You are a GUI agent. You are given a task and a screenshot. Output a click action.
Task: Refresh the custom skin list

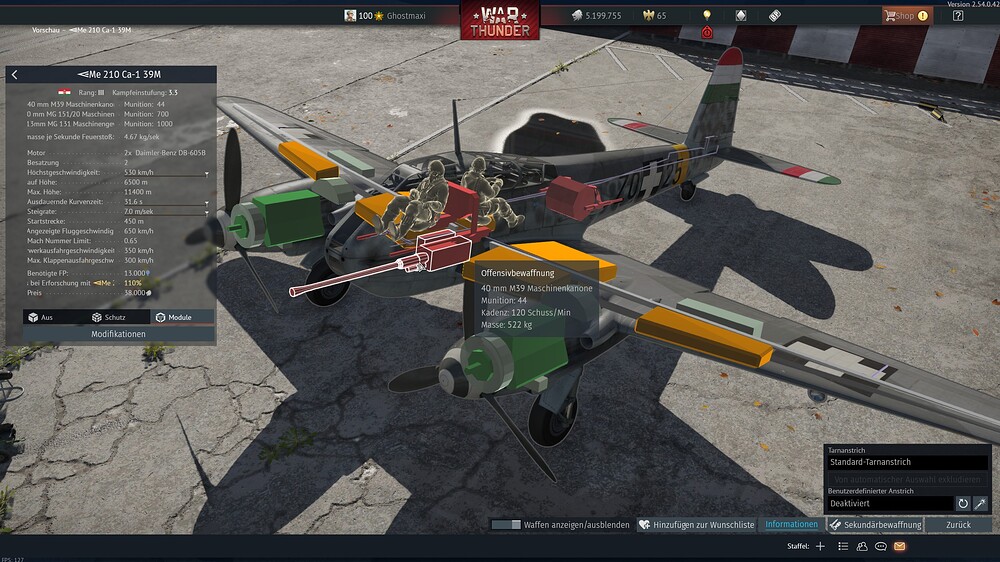click(x=963, y=504)
